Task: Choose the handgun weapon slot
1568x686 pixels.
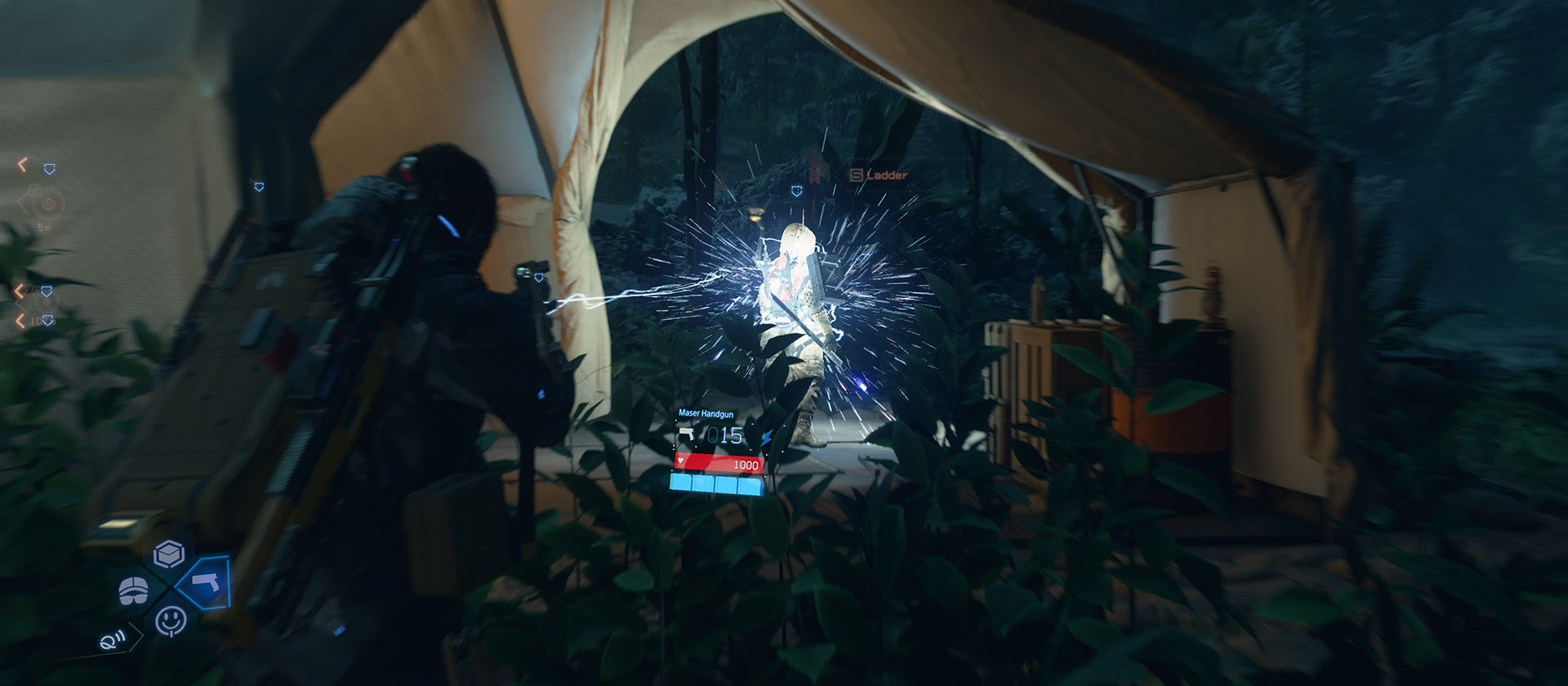Action: point(205,582)
